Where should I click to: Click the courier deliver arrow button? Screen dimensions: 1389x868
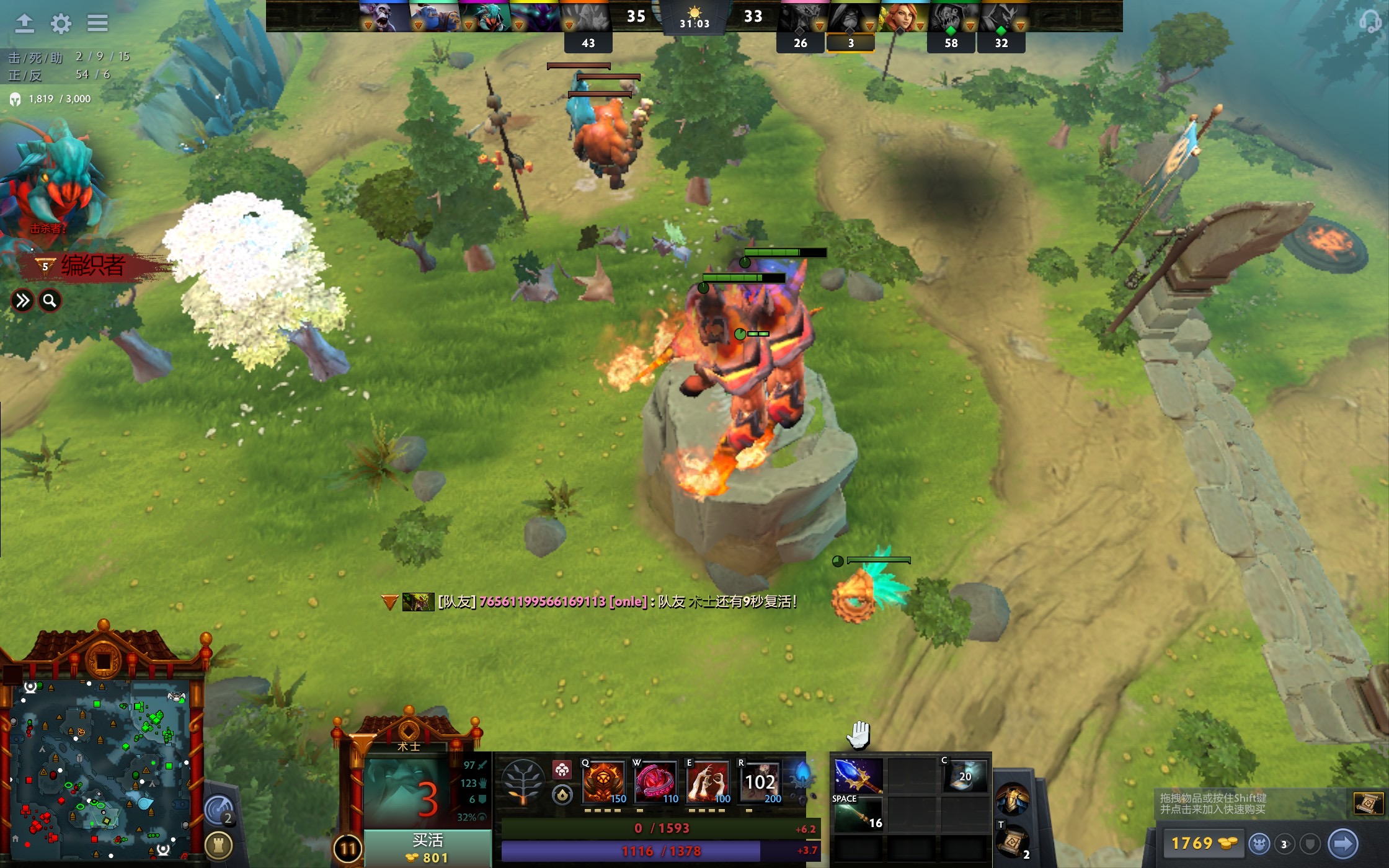tap(1342, 844)
